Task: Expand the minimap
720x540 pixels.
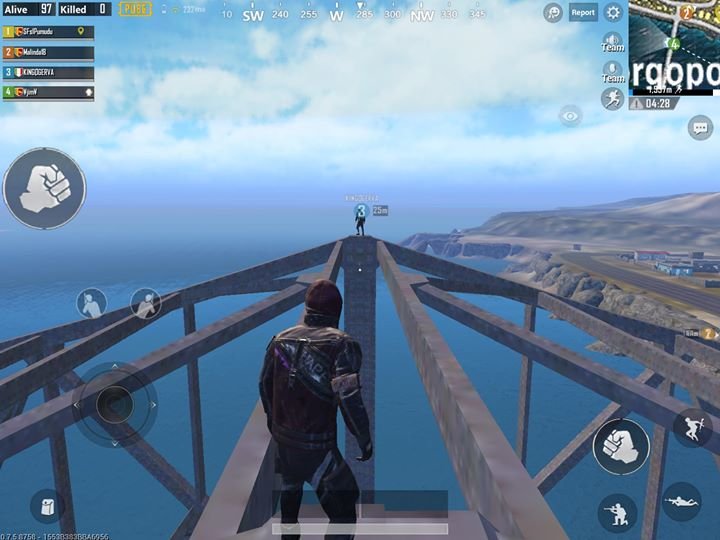Action: (x=674, y=48)
